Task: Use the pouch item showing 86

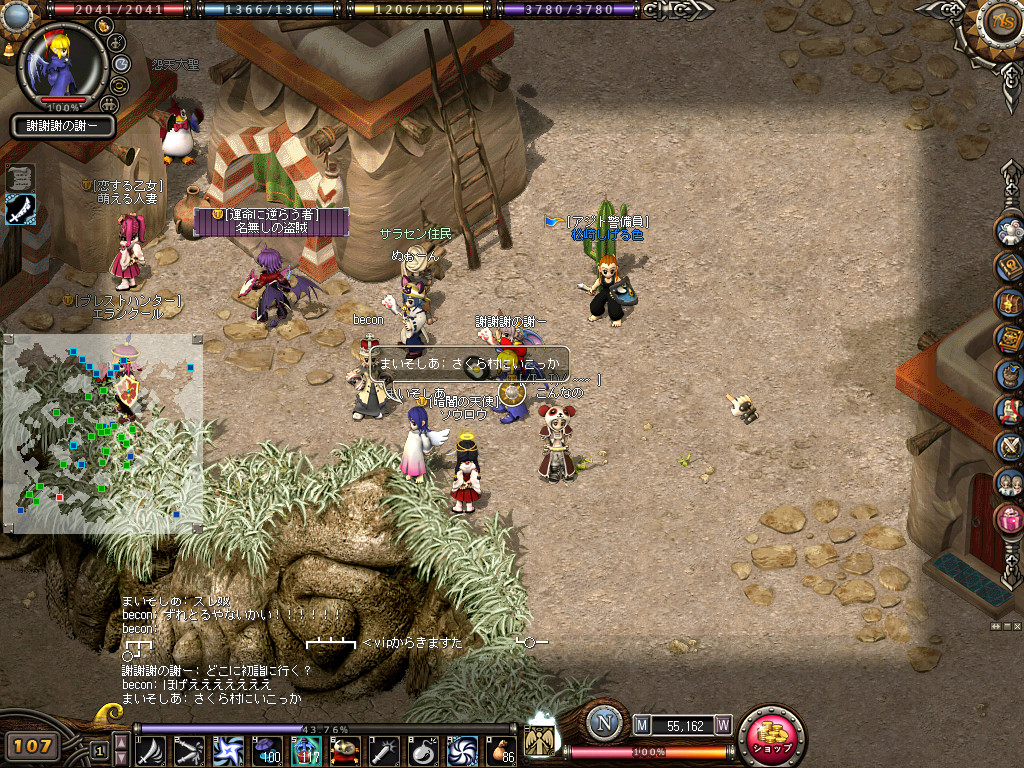Action: tap(501, 749)
